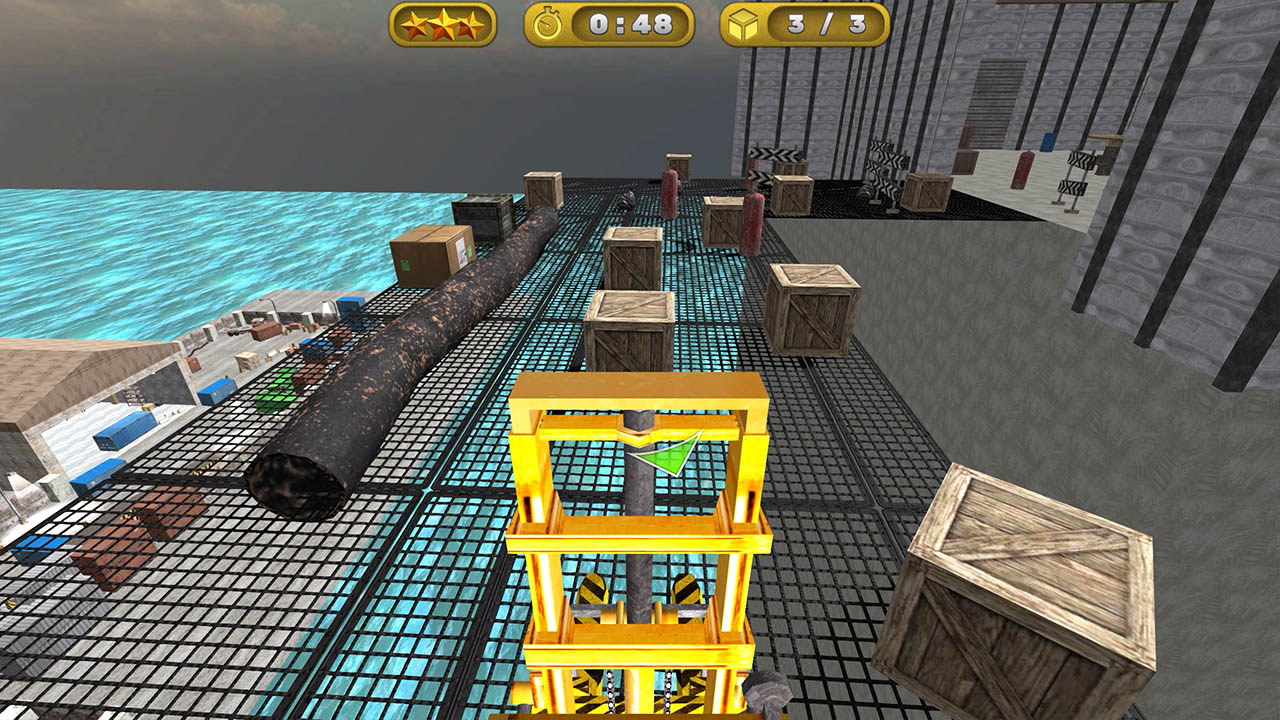Click the stopwatch icon in the timer display
The width and height of the screenshot is (1280, 720).
click(x=548, y=27)
